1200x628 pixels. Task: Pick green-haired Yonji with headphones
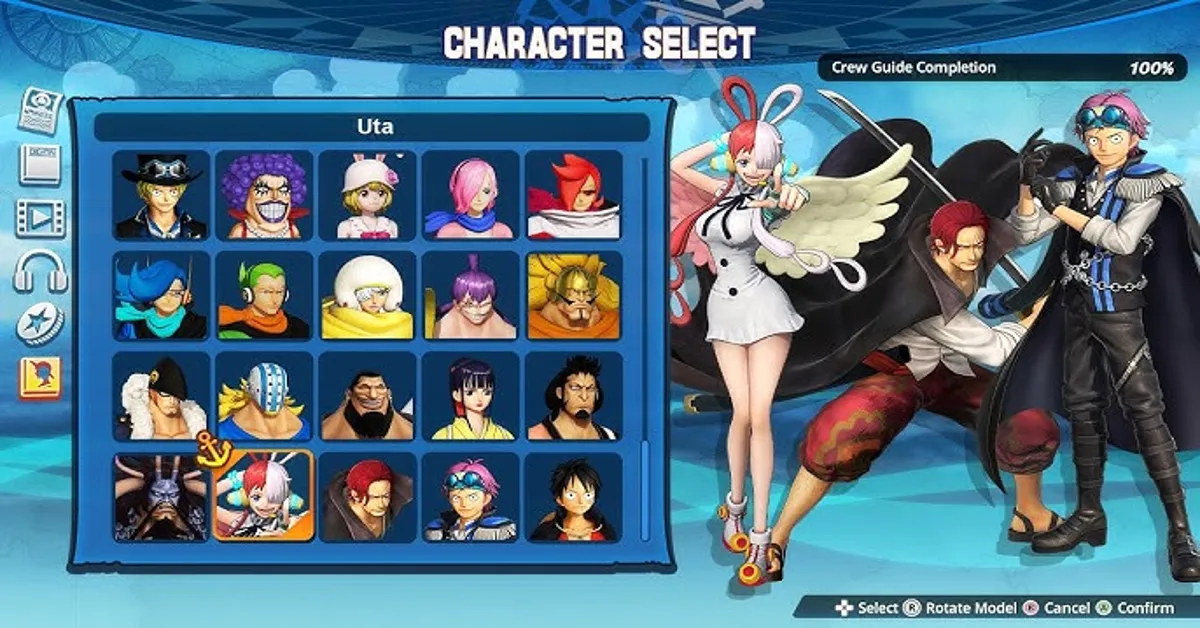264,296
